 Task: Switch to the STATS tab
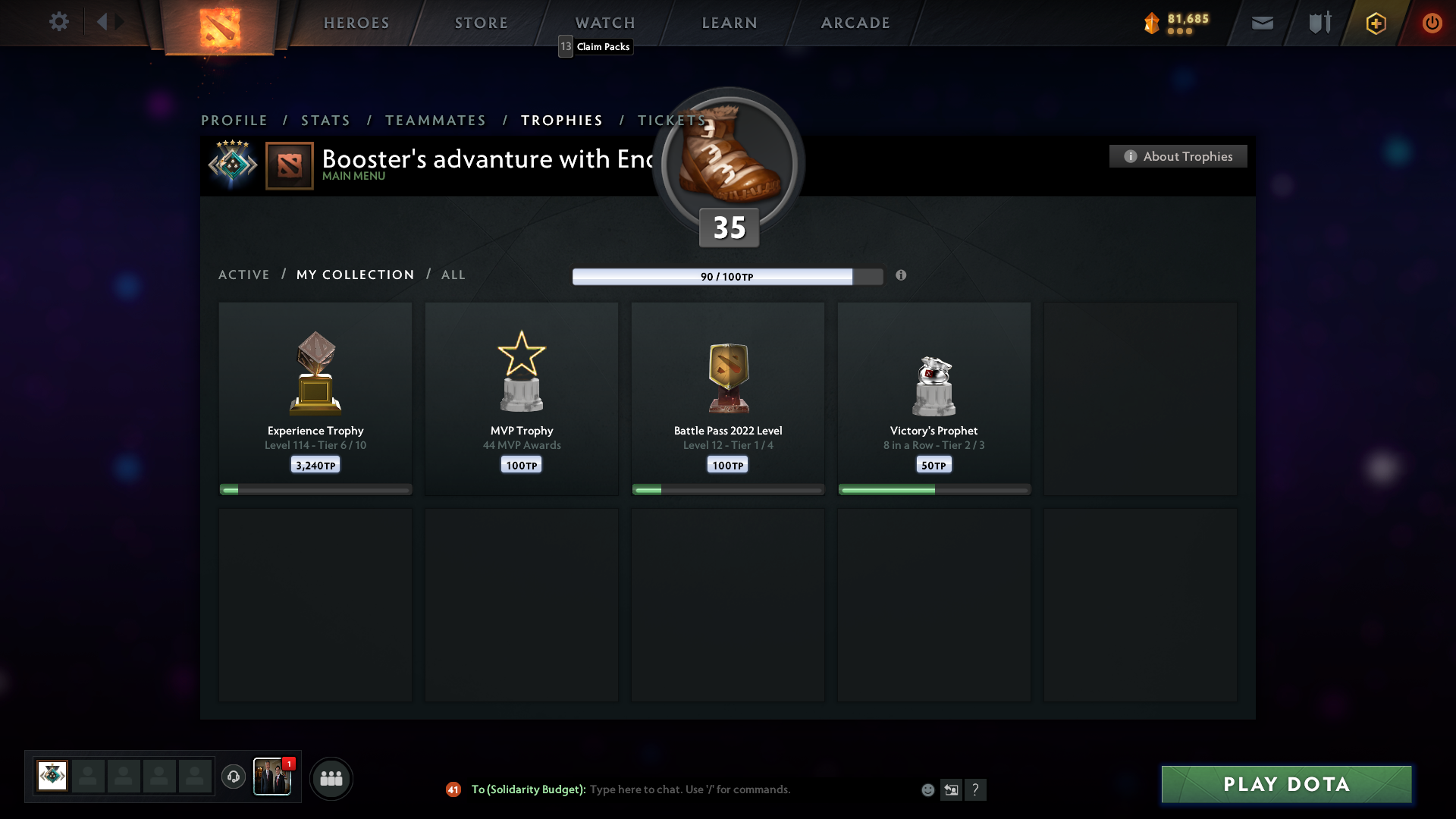tap(325, 120)
